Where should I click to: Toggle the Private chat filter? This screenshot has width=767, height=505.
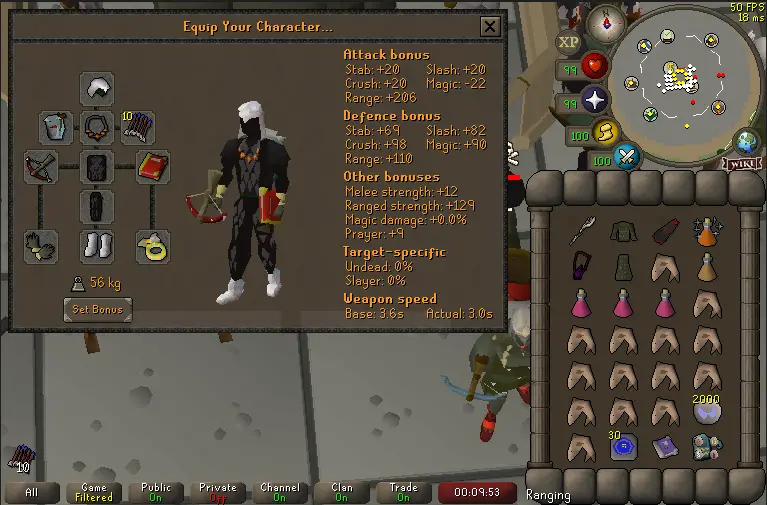(217, 492)
